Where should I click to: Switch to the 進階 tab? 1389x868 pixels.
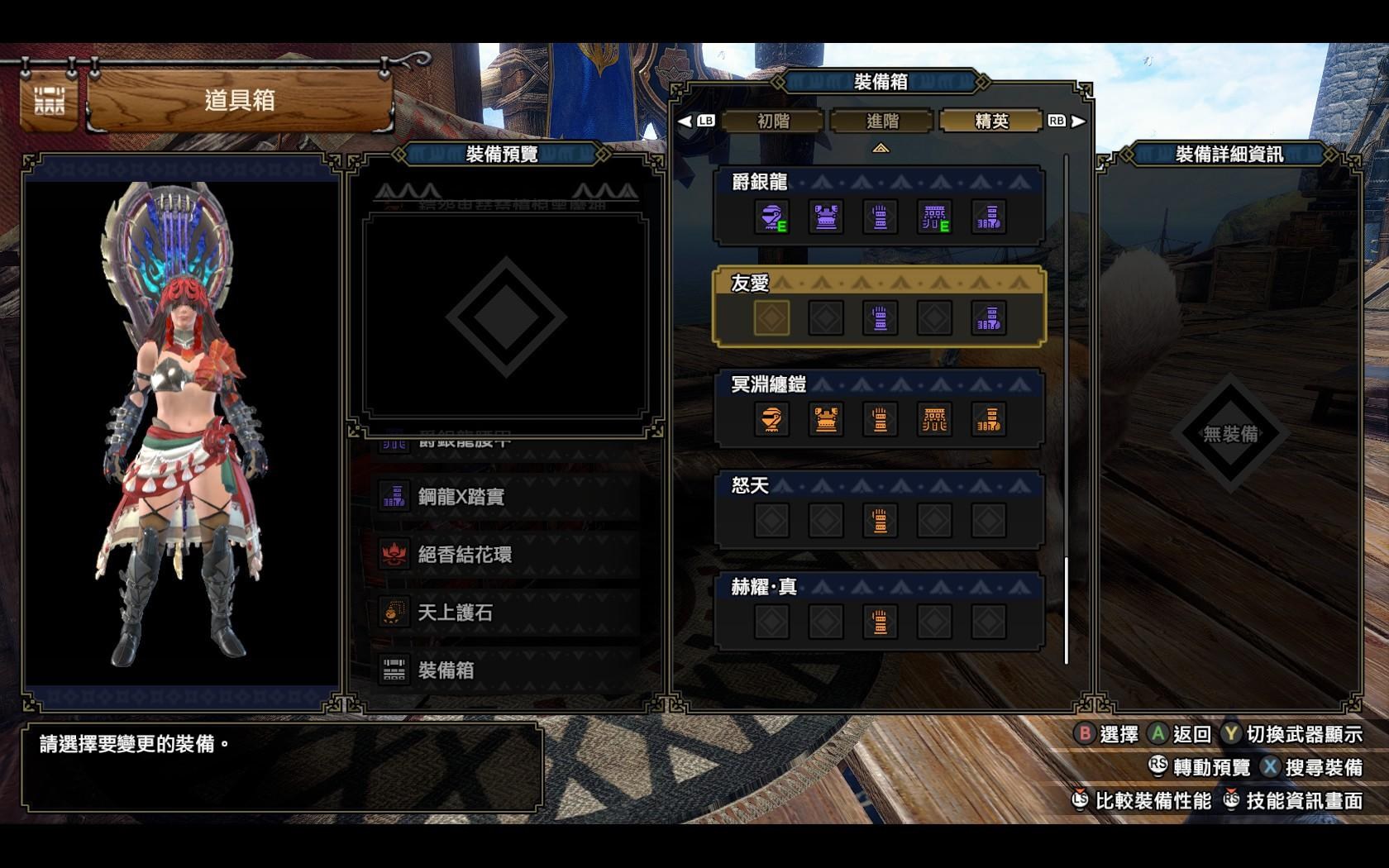tap(882, 120)
